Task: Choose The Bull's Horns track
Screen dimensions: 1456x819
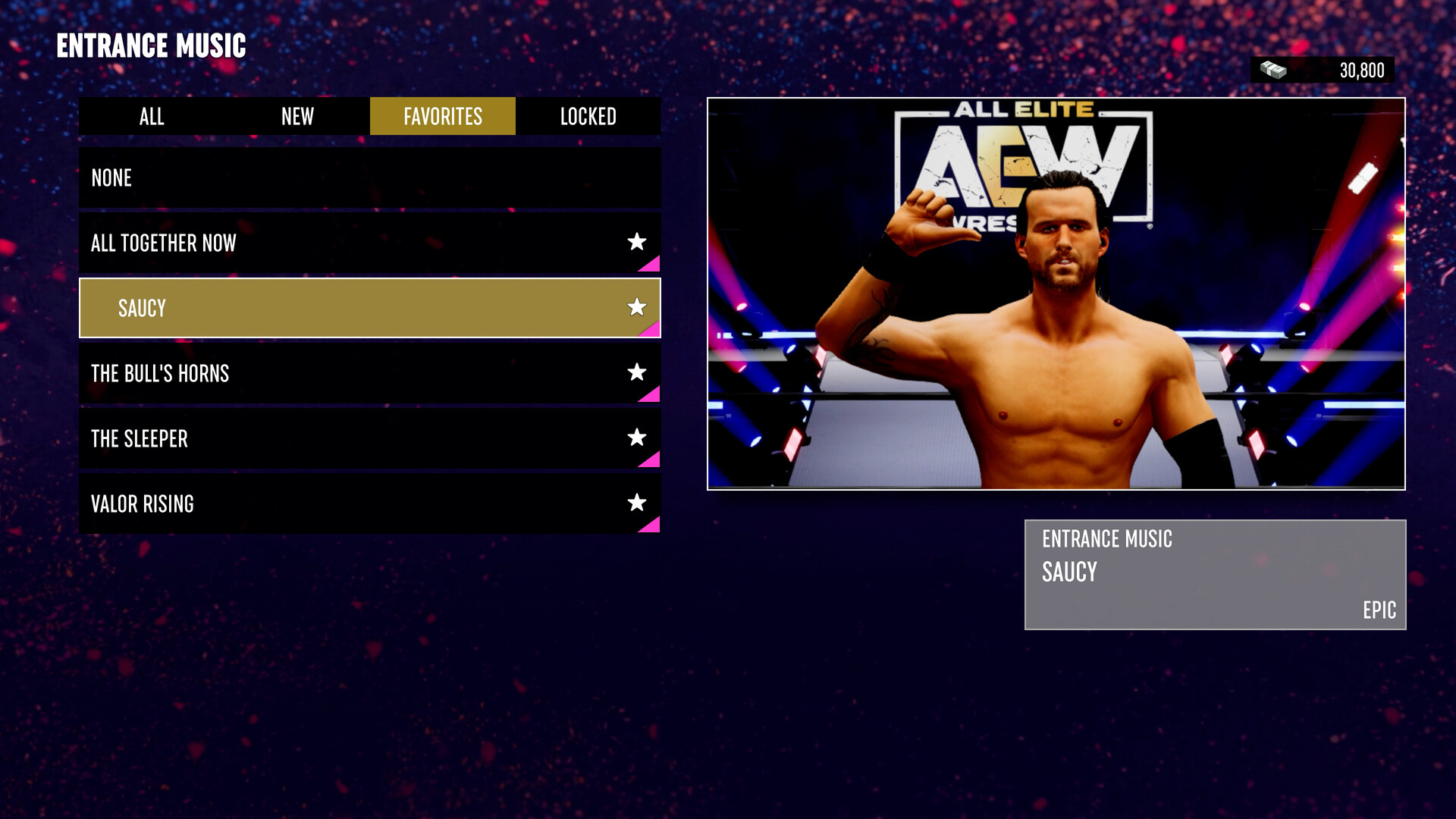Action: 303,372
